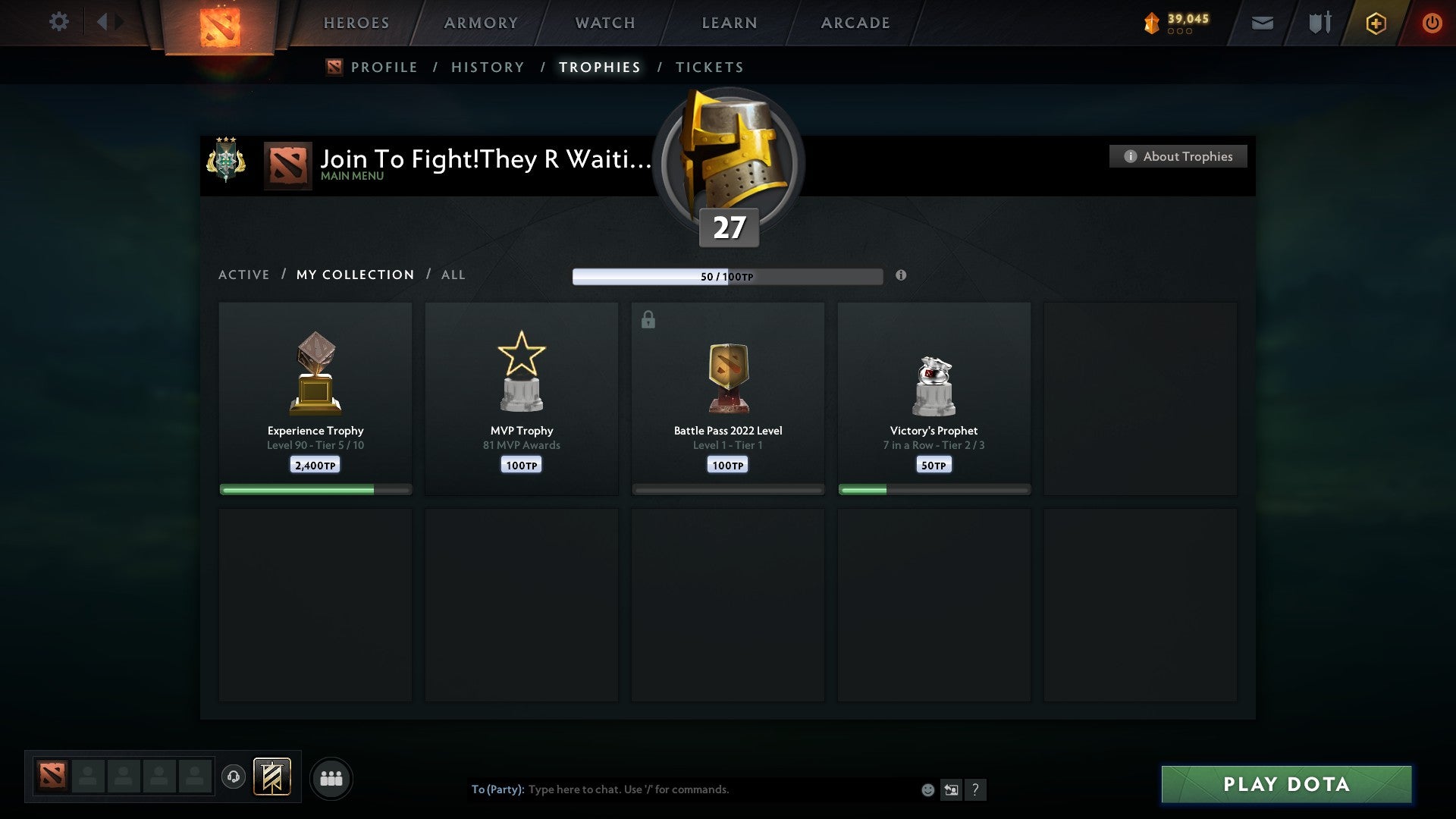Switch to the ALL trophy filter
This screenshot has width=1456, height=819.
(x=453, y=275)
